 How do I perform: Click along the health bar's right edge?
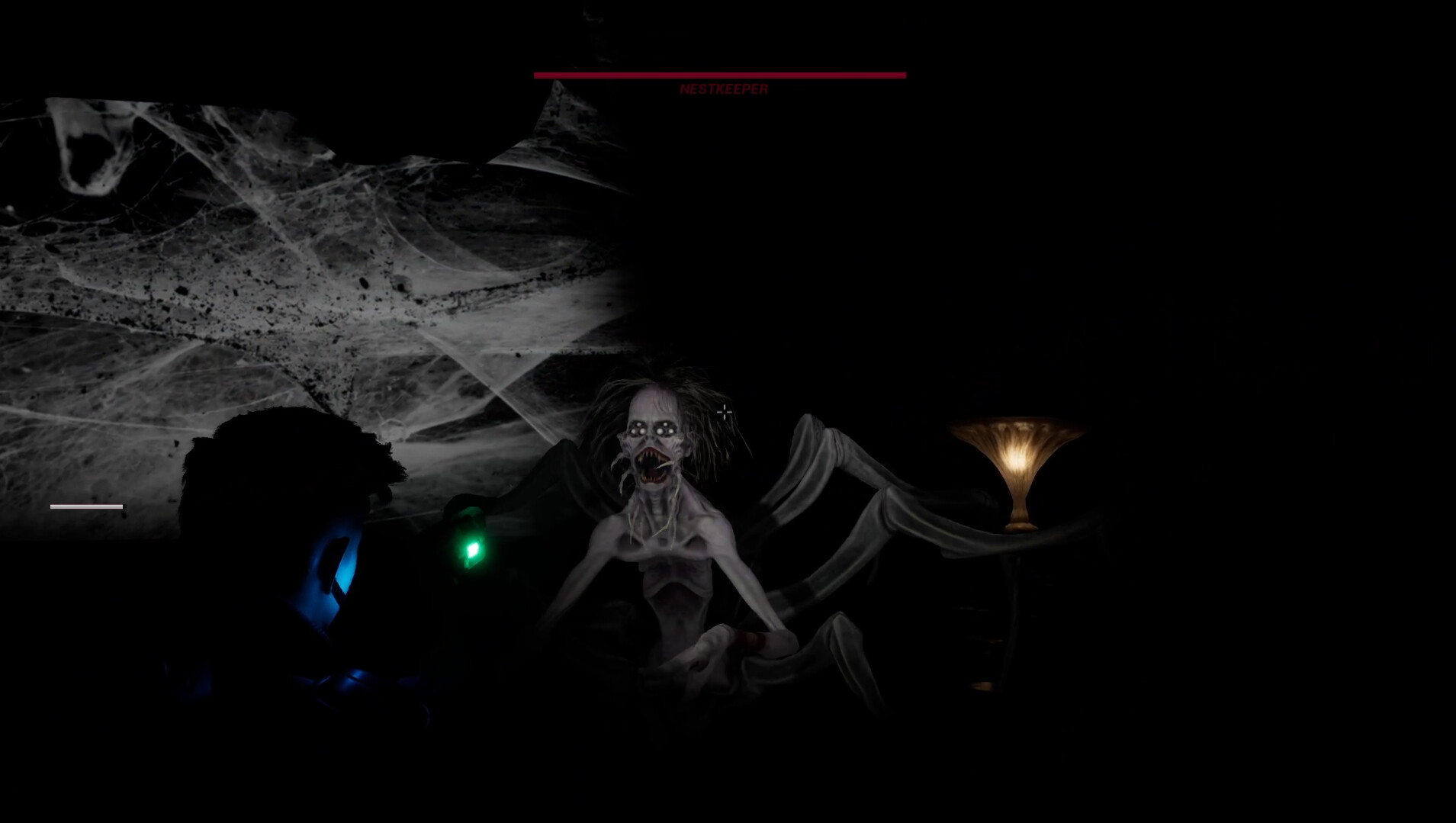pyautogui.click(x=902, y=74)
